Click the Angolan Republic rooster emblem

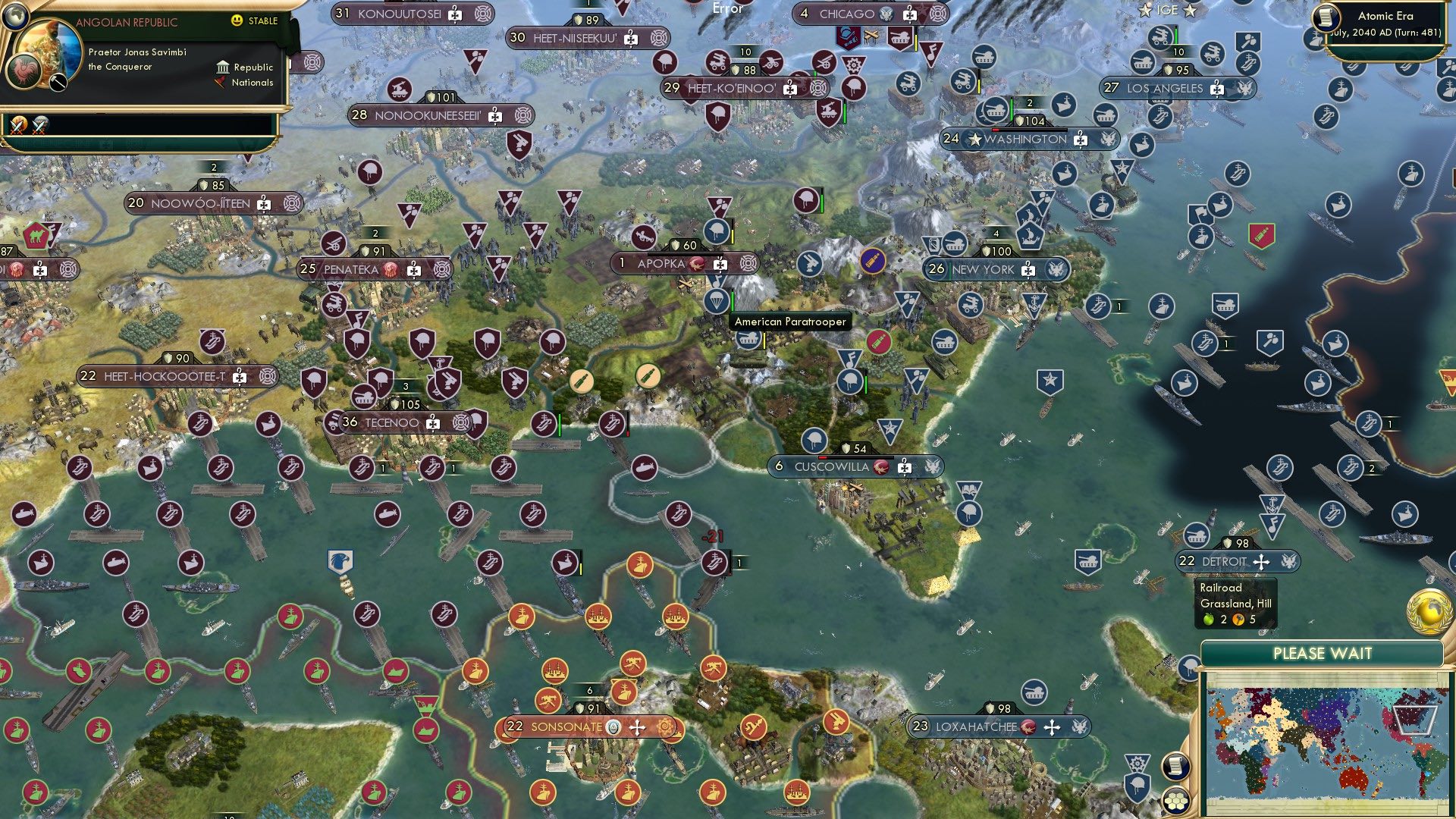tap(23, 71)
